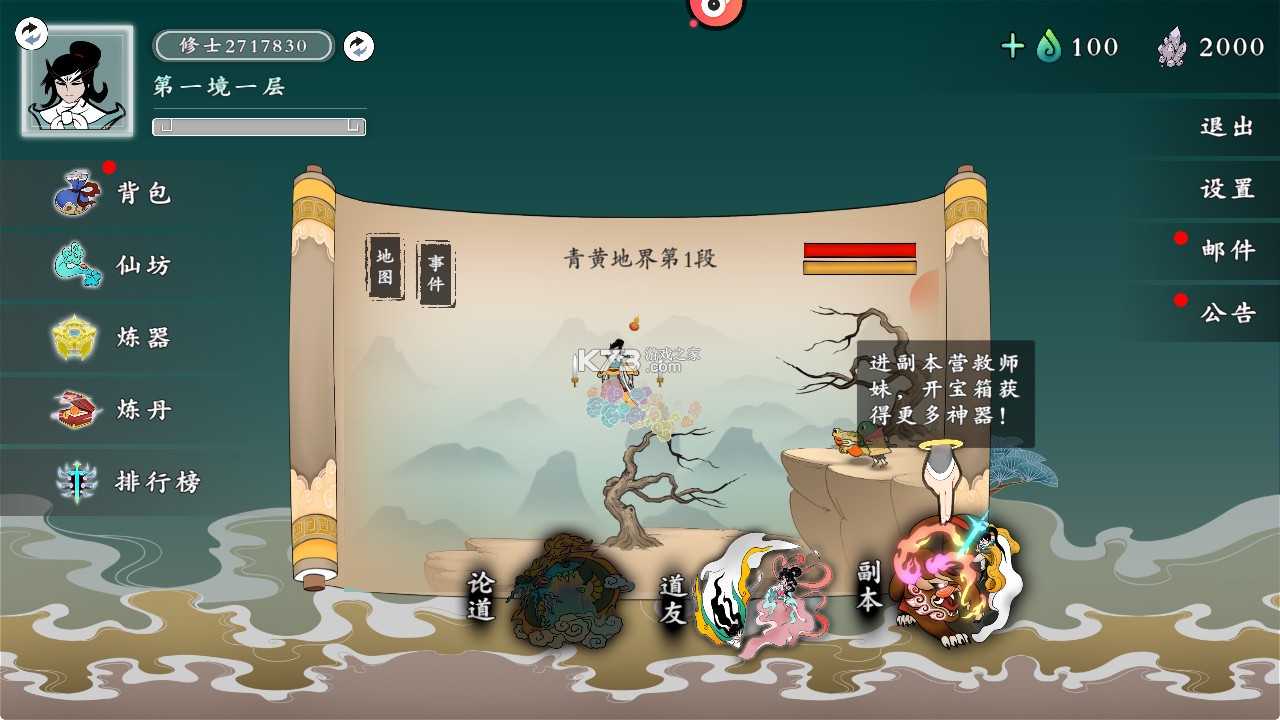Switch to the 地图 map tab
Viewport: 1280px width, 720px height.
coord(385,265)
